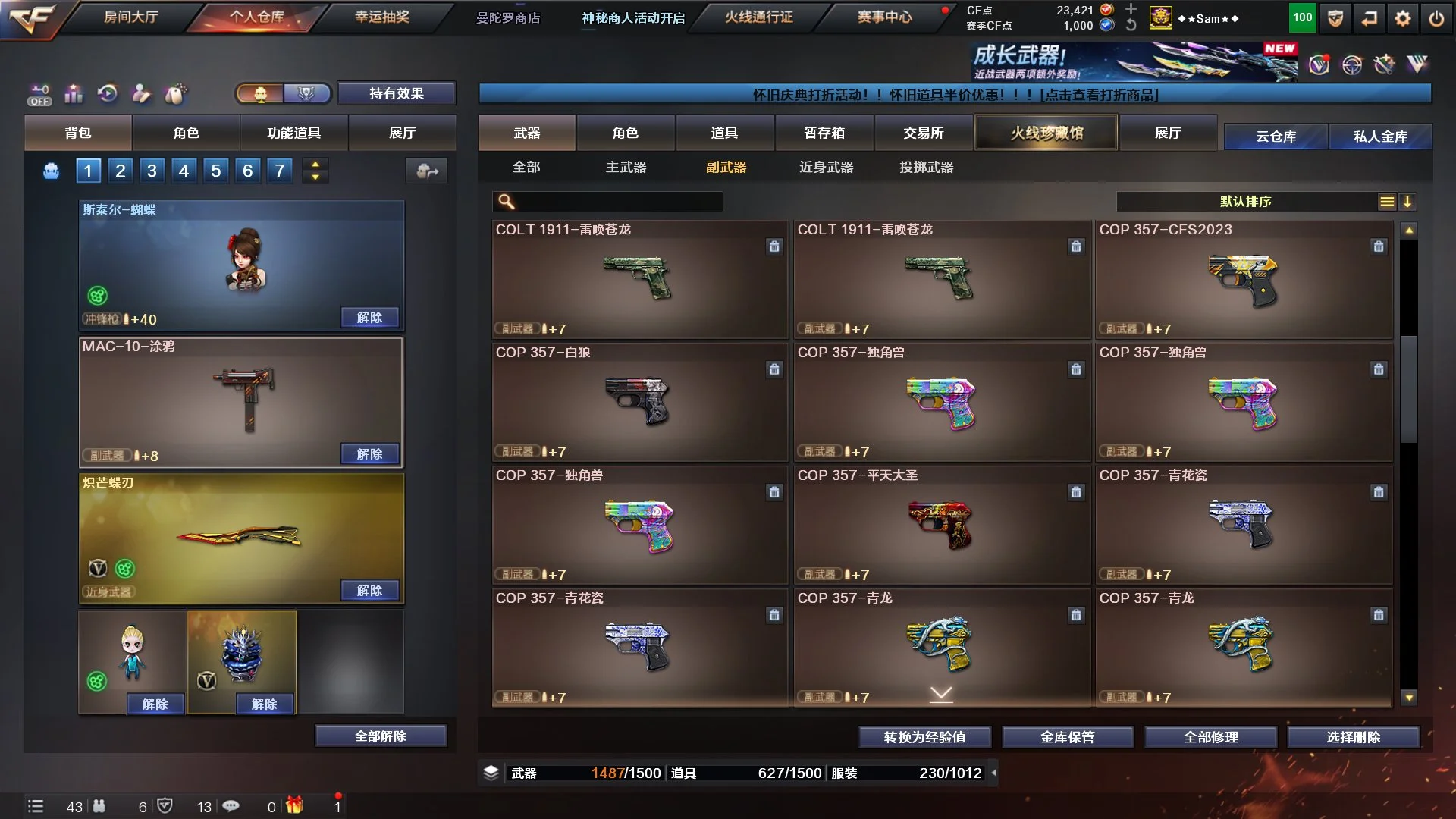Open the gear settings icon
Viewport: 1456px width, 819px height.
(1403, 18)
